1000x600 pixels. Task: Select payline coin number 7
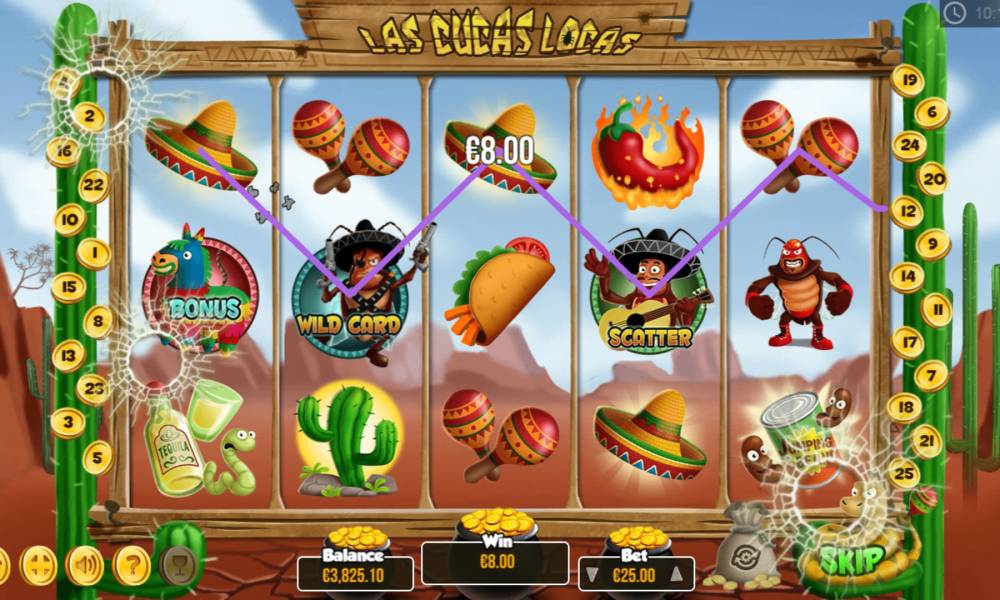931,376
